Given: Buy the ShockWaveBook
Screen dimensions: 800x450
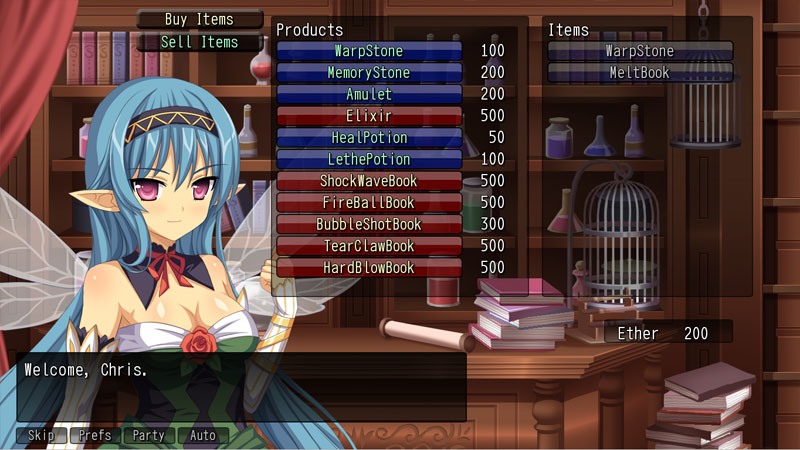Looking at the screenshot, I should [369, 182].
